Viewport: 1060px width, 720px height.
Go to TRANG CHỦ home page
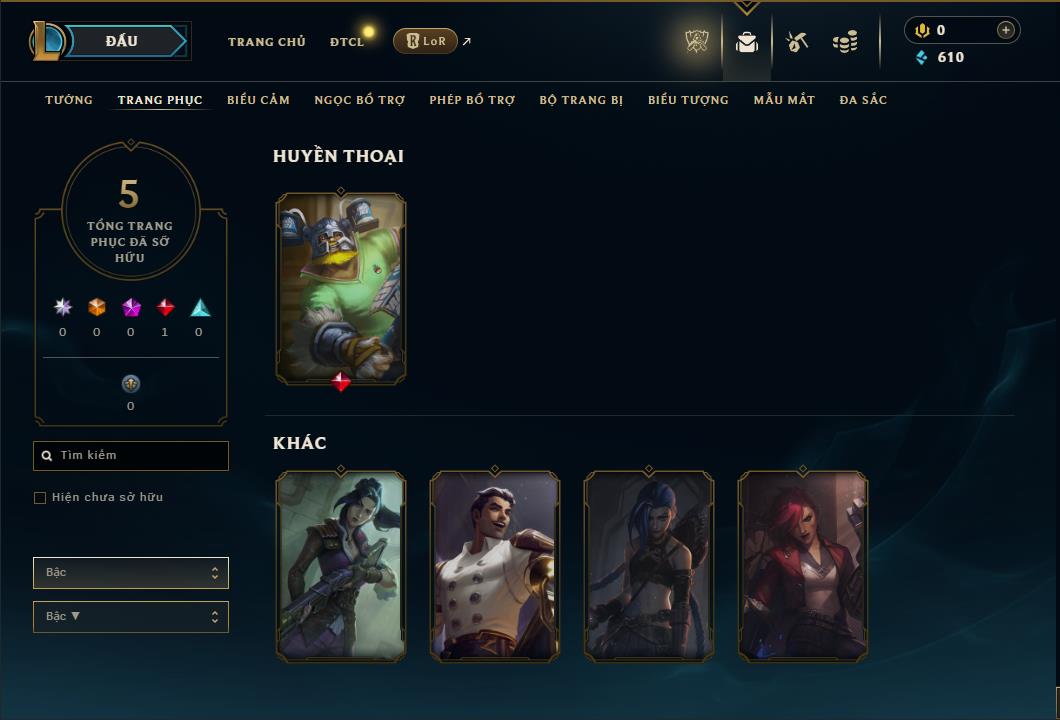(266, 42)
